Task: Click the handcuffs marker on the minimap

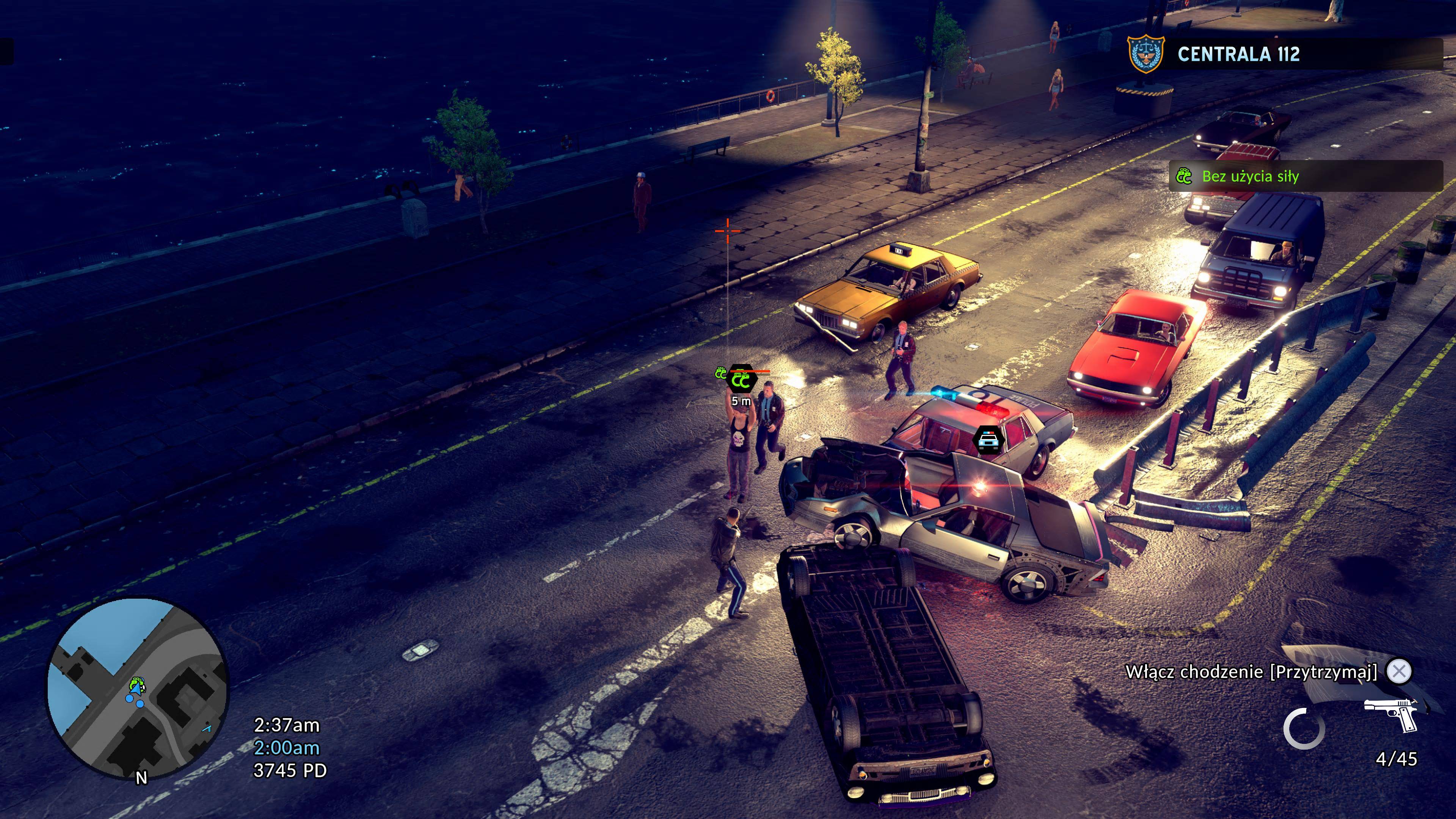Action: 136,684
